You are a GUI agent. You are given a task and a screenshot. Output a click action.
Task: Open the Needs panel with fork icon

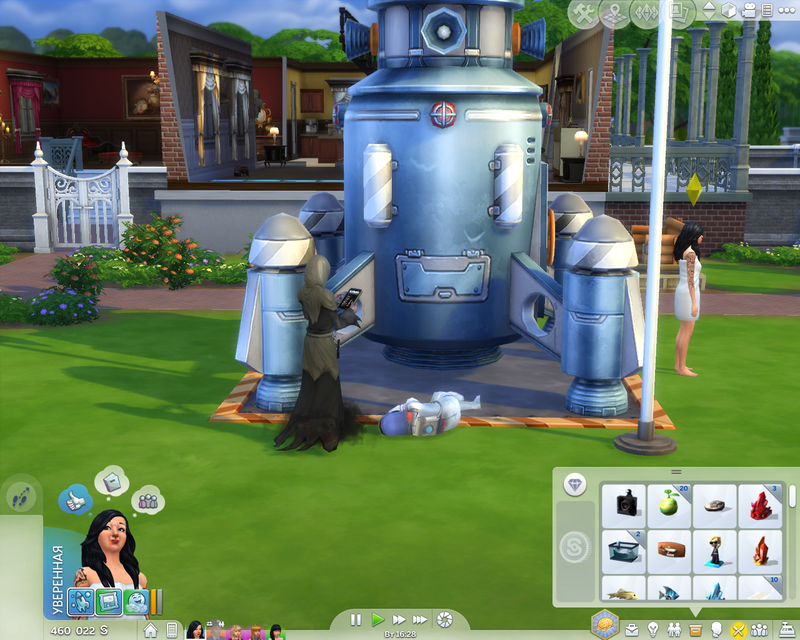(739, 630)
